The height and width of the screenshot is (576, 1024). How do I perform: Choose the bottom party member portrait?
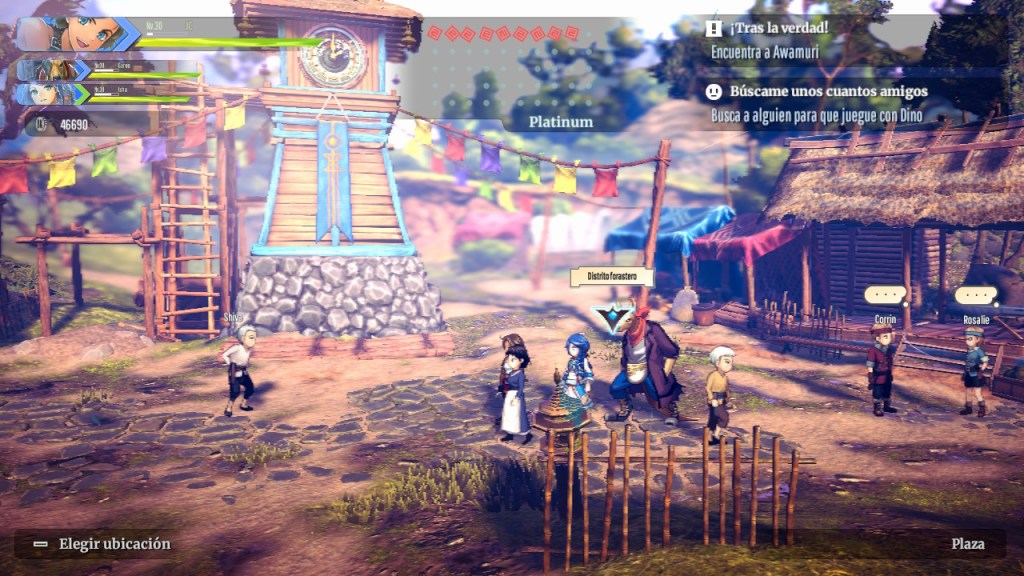[53, 93]
